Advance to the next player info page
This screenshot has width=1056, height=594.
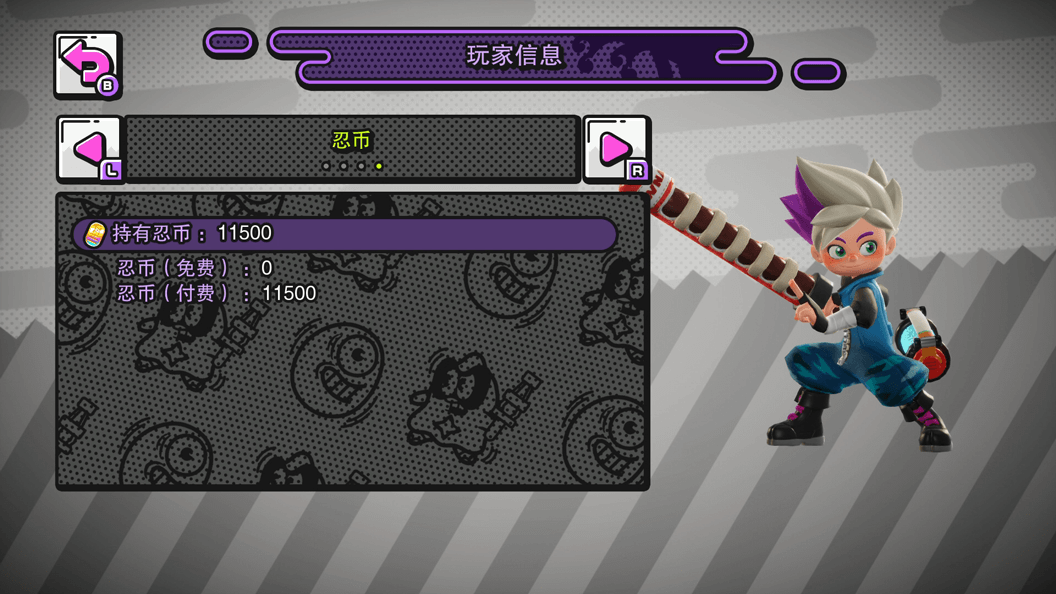(616, 149)
